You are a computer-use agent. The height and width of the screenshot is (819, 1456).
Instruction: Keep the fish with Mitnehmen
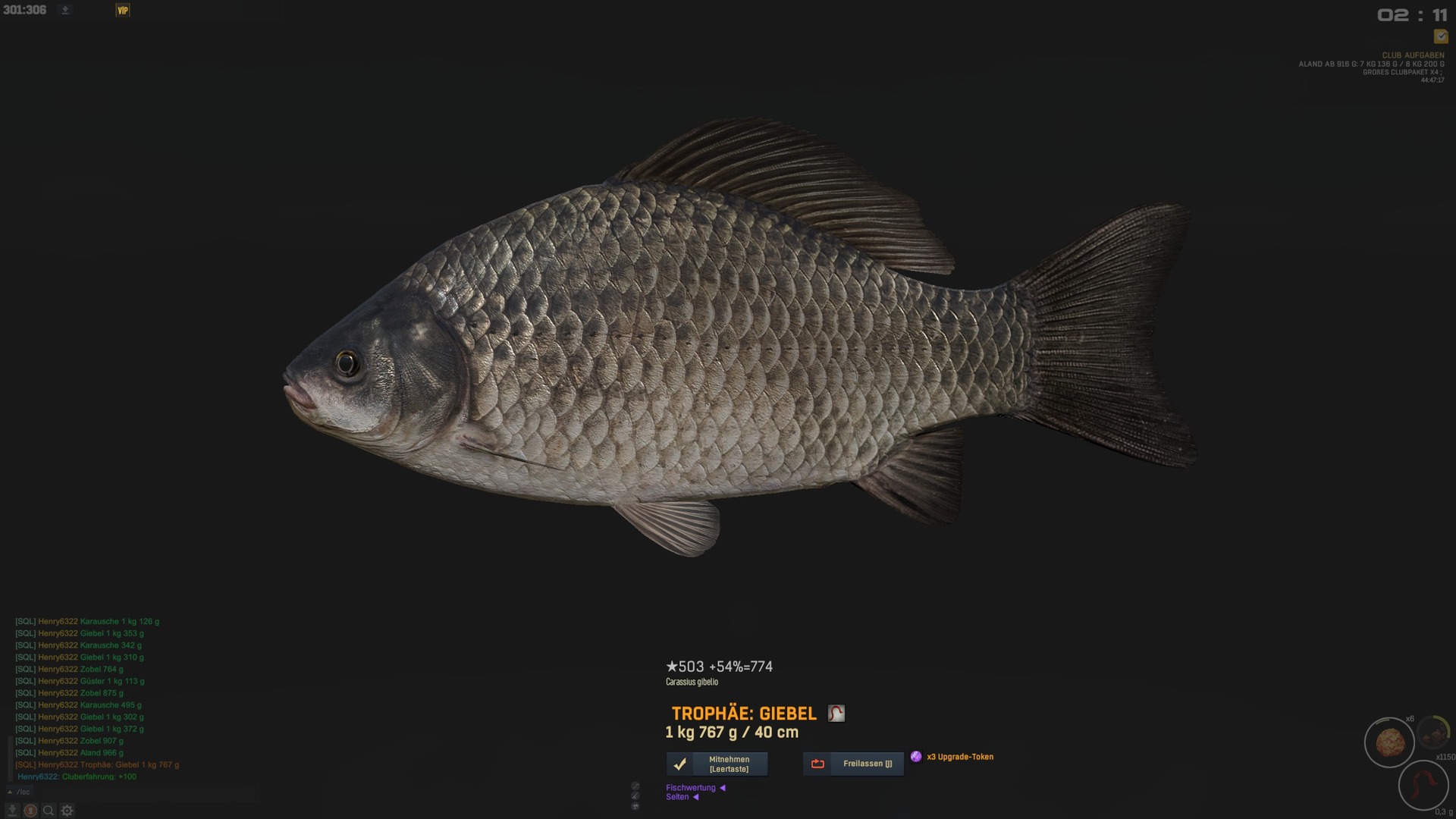click(717, 764)
